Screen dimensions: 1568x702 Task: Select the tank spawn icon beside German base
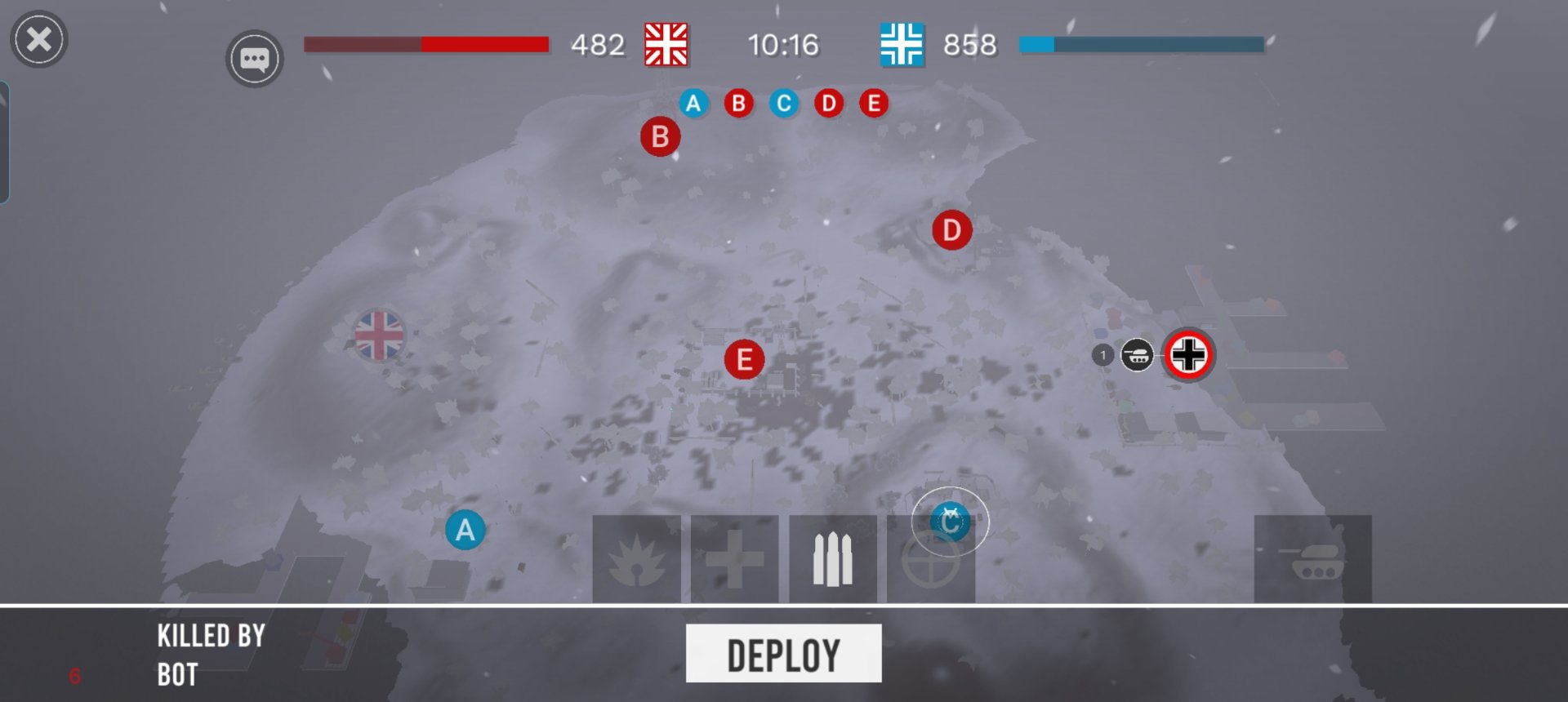pos(1137,355)
